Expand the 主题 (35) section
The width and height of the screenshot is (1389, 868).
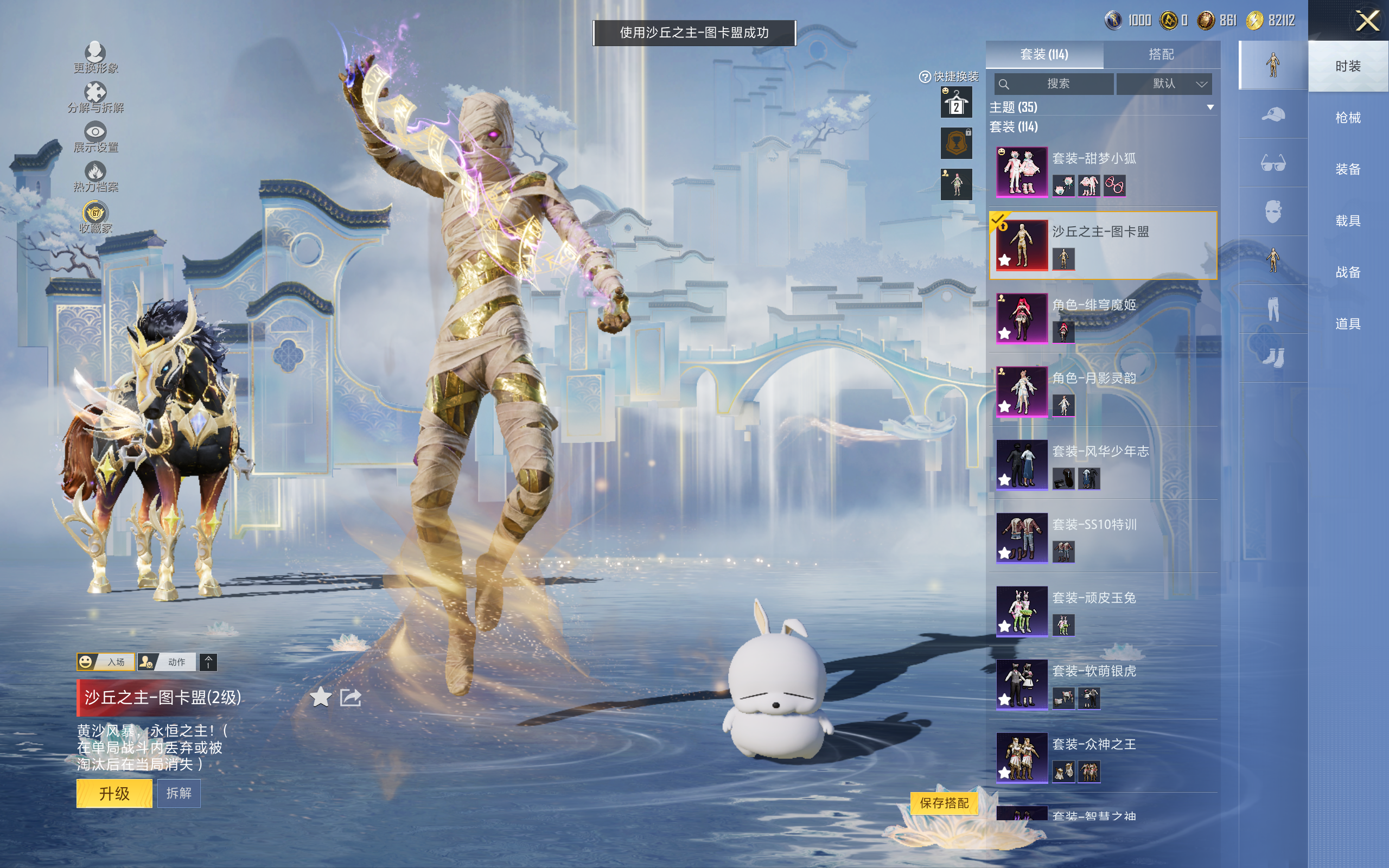point(1210,107)
